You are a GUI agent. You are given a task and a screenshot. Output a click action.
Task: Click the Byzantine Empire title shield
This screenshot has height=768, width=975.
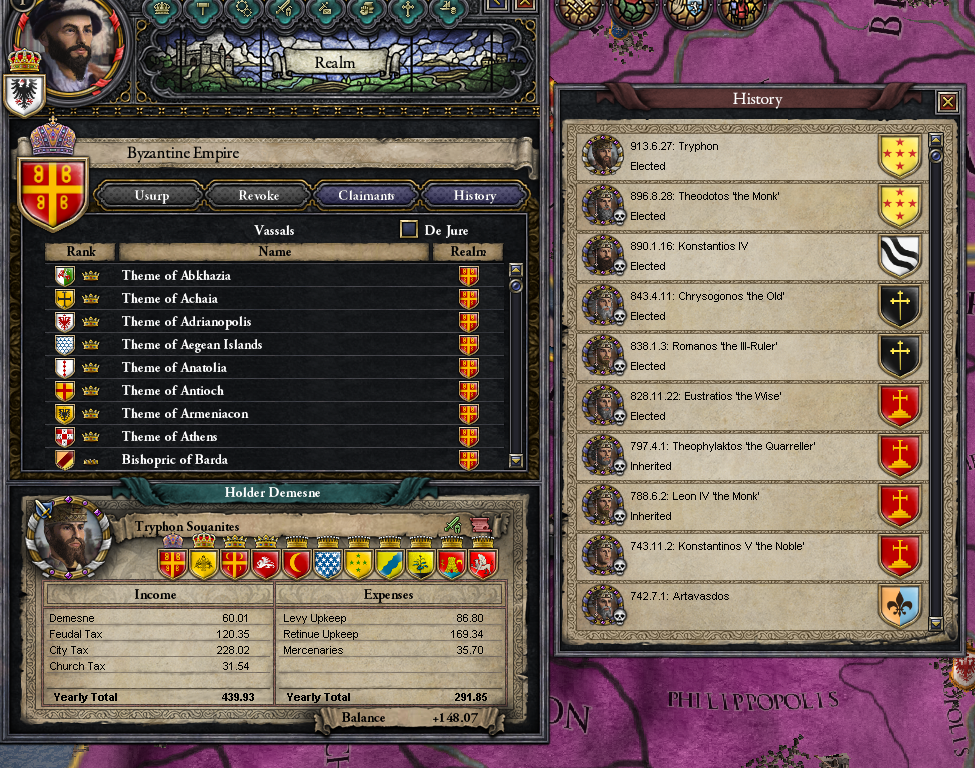pyautogui.click(x=50, y=187)
